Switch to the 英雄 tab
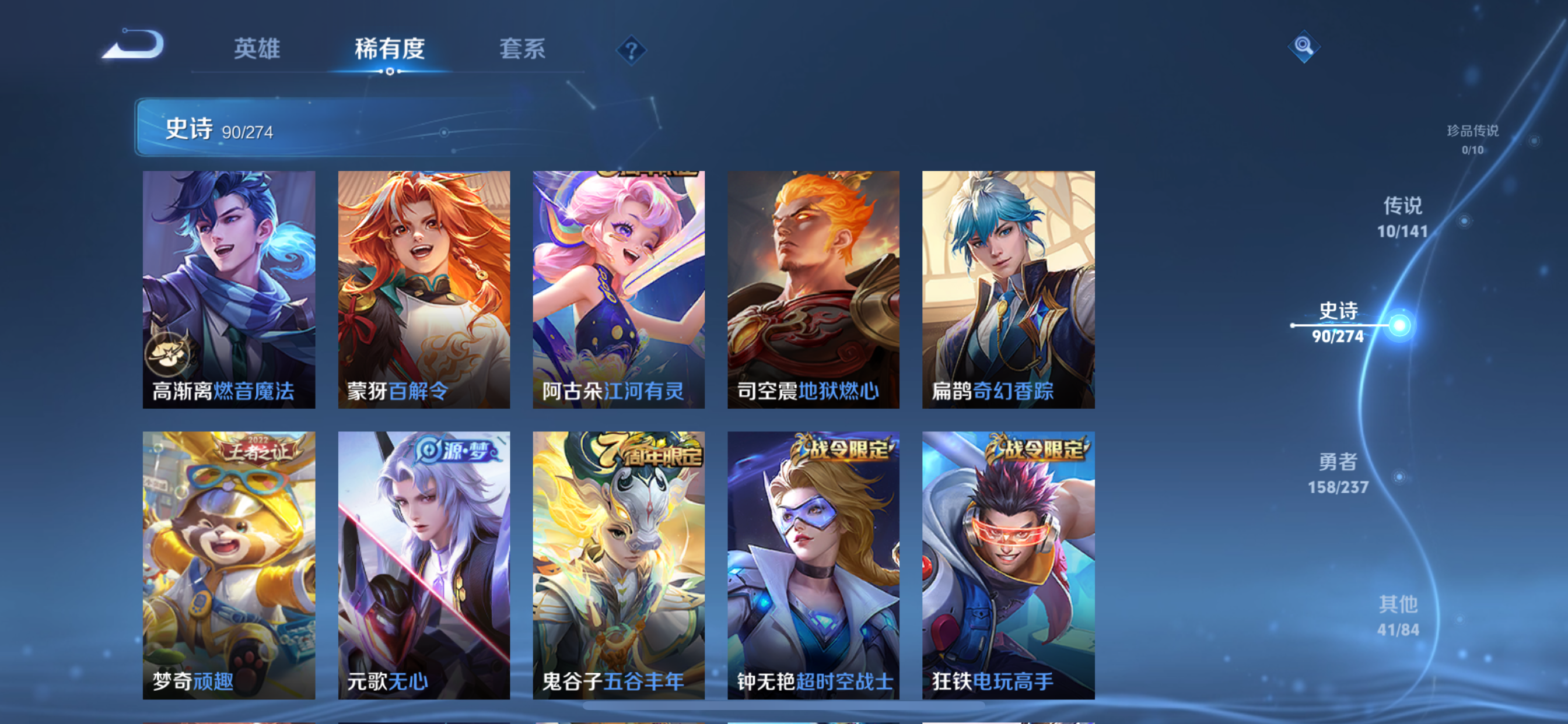The width and height of the screenshot is (1568, 724). [256, 50]
